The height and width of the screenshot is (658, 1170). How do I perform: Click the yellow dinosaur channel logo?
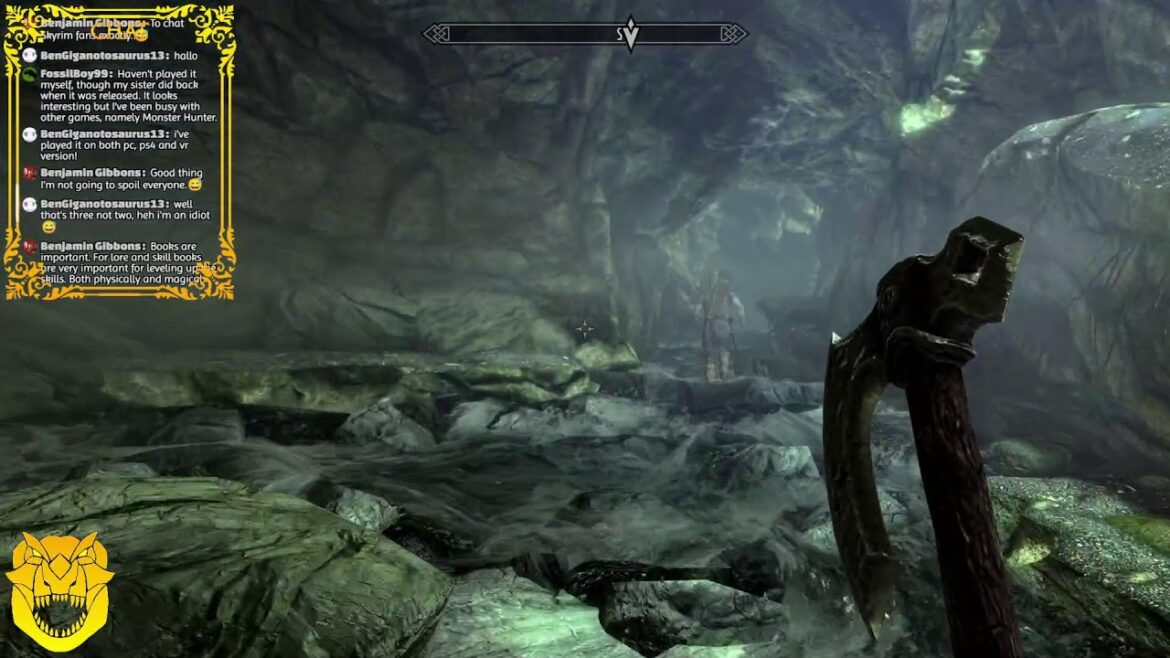pos(58,592)
